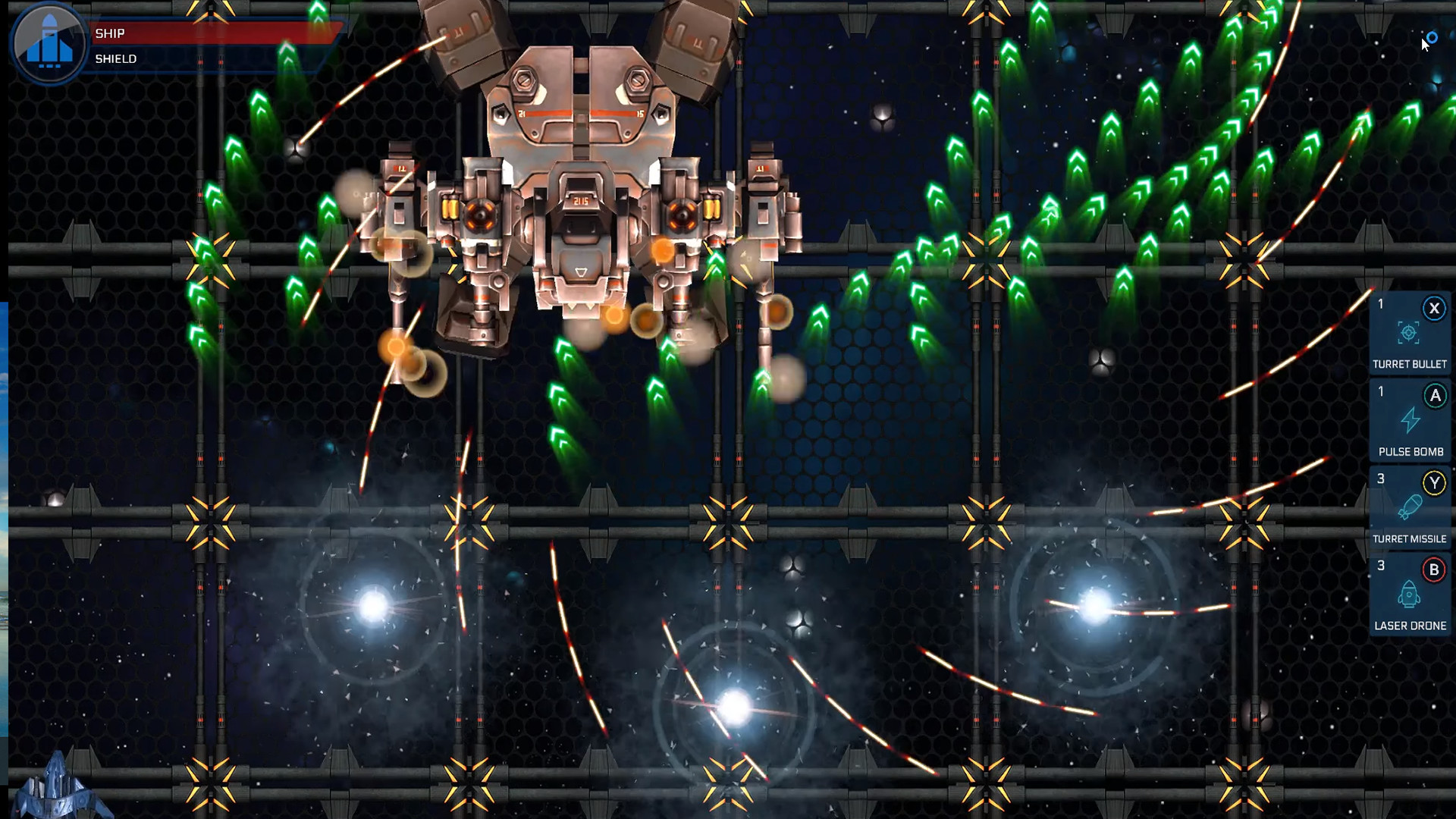Viewport: 1456px width, 819px height.
Task: Click the Turret Missile count number 3
Action: point(1380,480)
